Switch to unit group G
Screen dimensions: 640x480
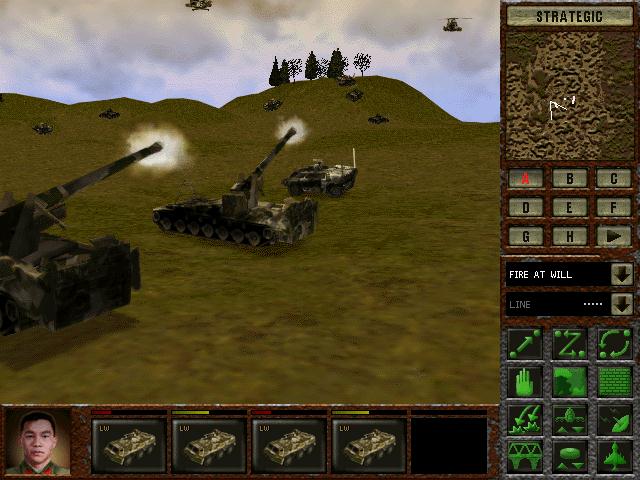click(x=526, y=237)
